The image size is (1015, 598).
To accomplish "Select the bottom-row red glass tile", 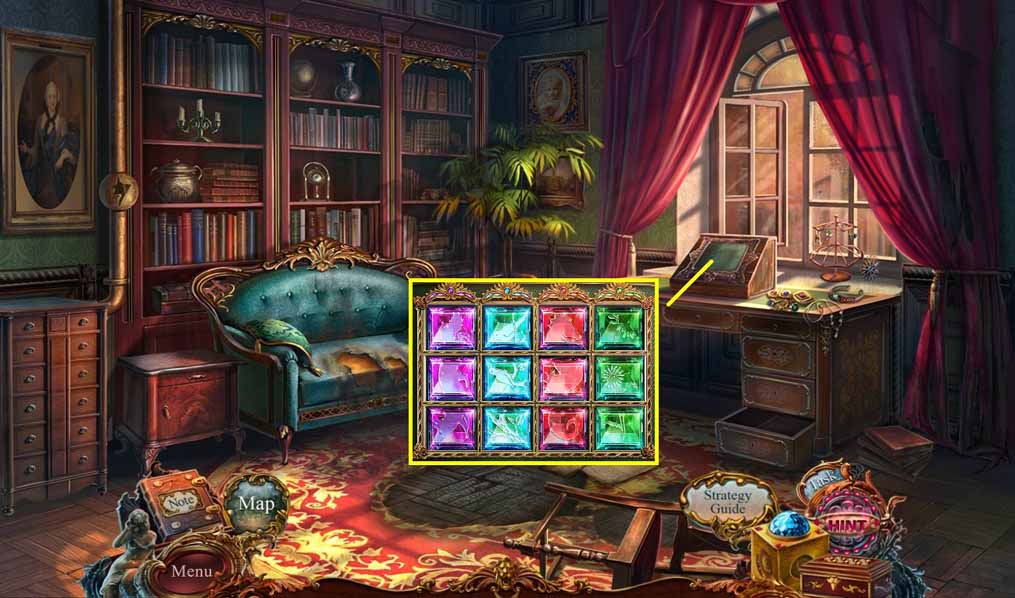I will pyautogui.click(x=563, y=428).
